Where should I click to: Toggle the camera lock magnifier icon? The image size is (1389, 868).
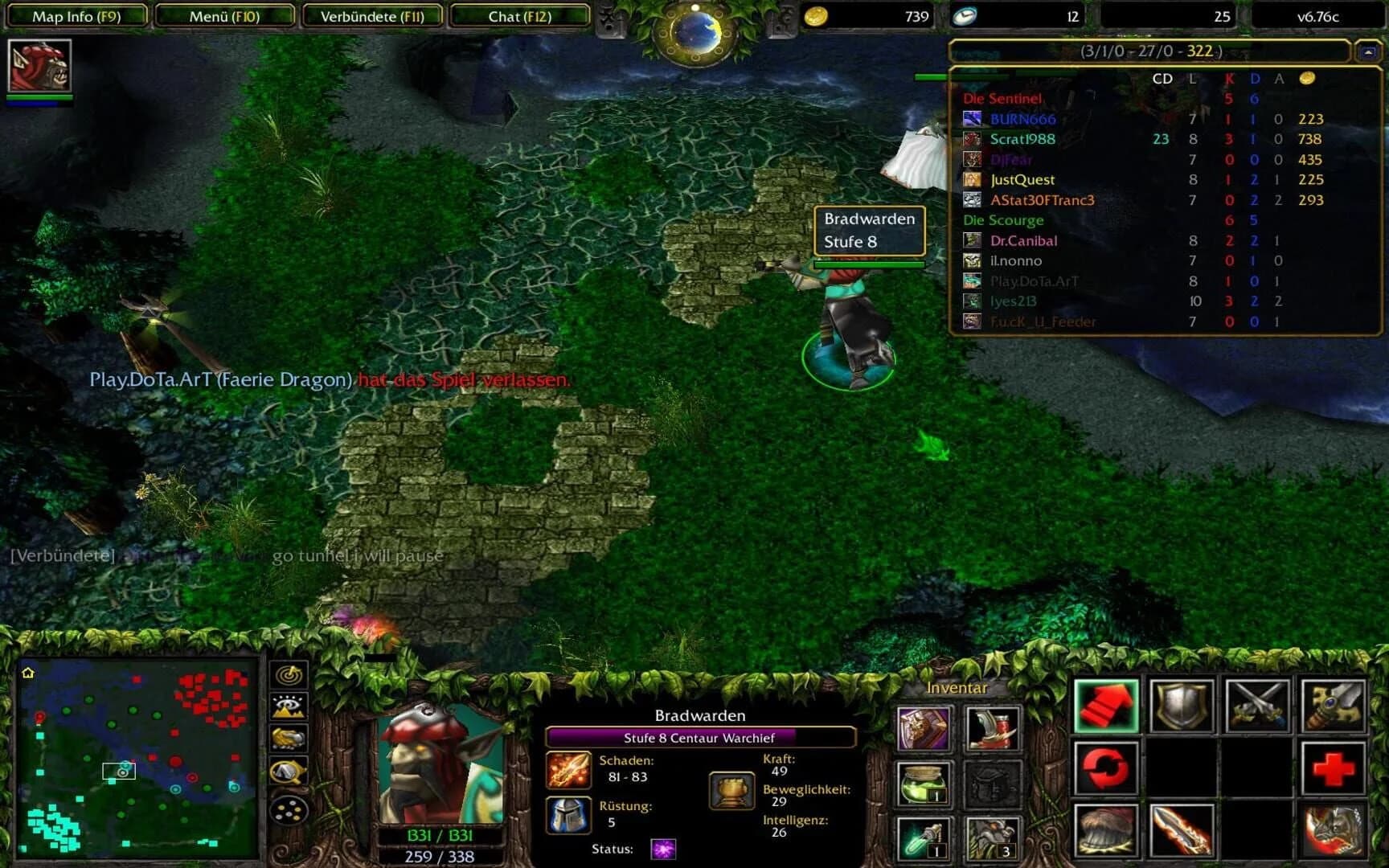289,769
